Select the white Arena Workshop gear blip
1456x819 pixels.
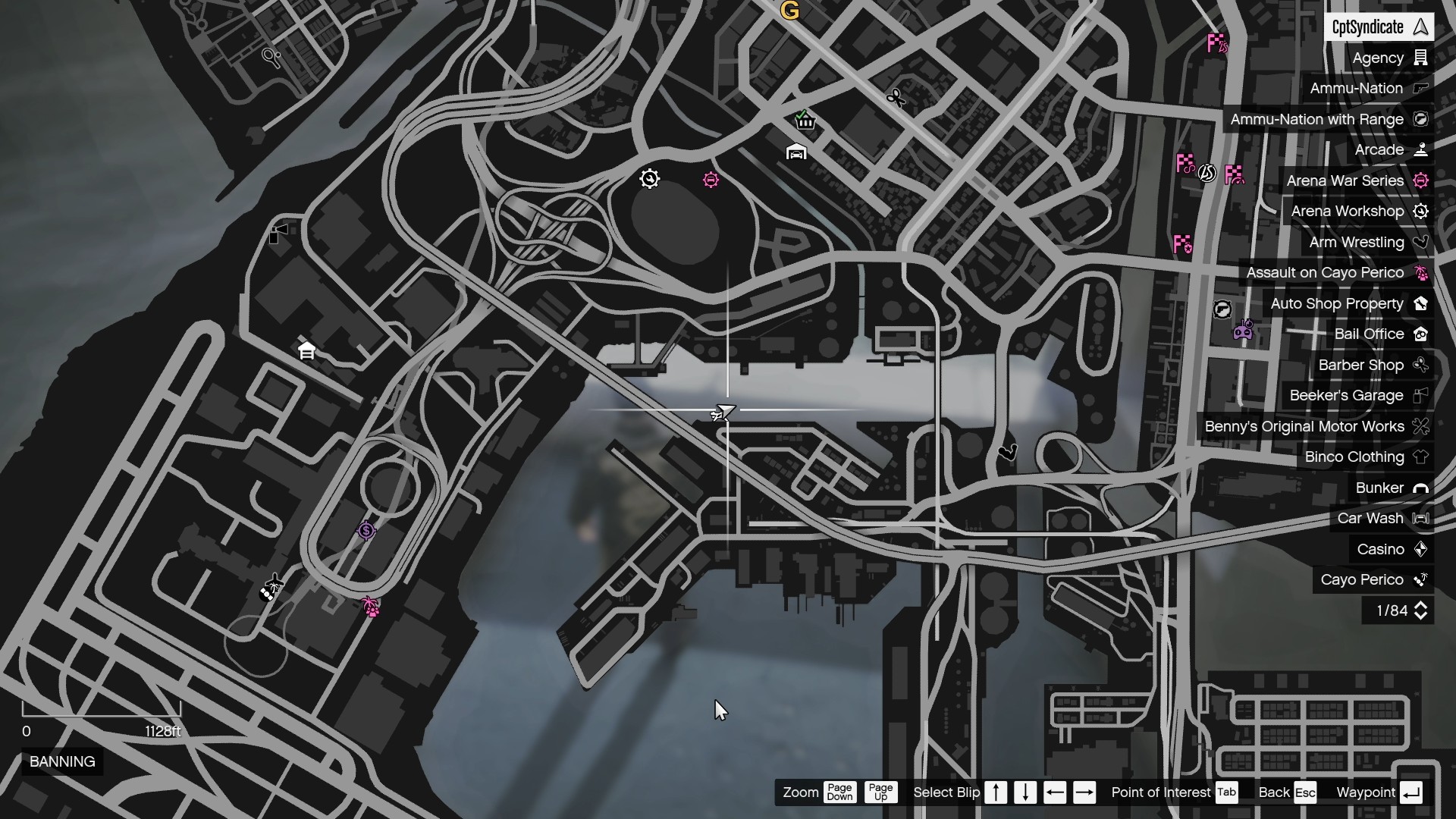[x=649, y=179]
